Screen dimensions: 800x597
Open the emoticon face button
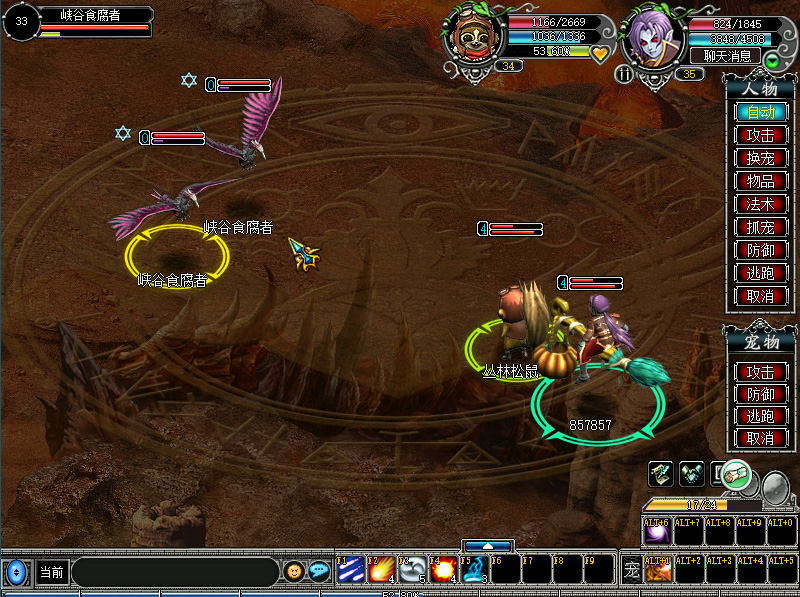(293, 571)
